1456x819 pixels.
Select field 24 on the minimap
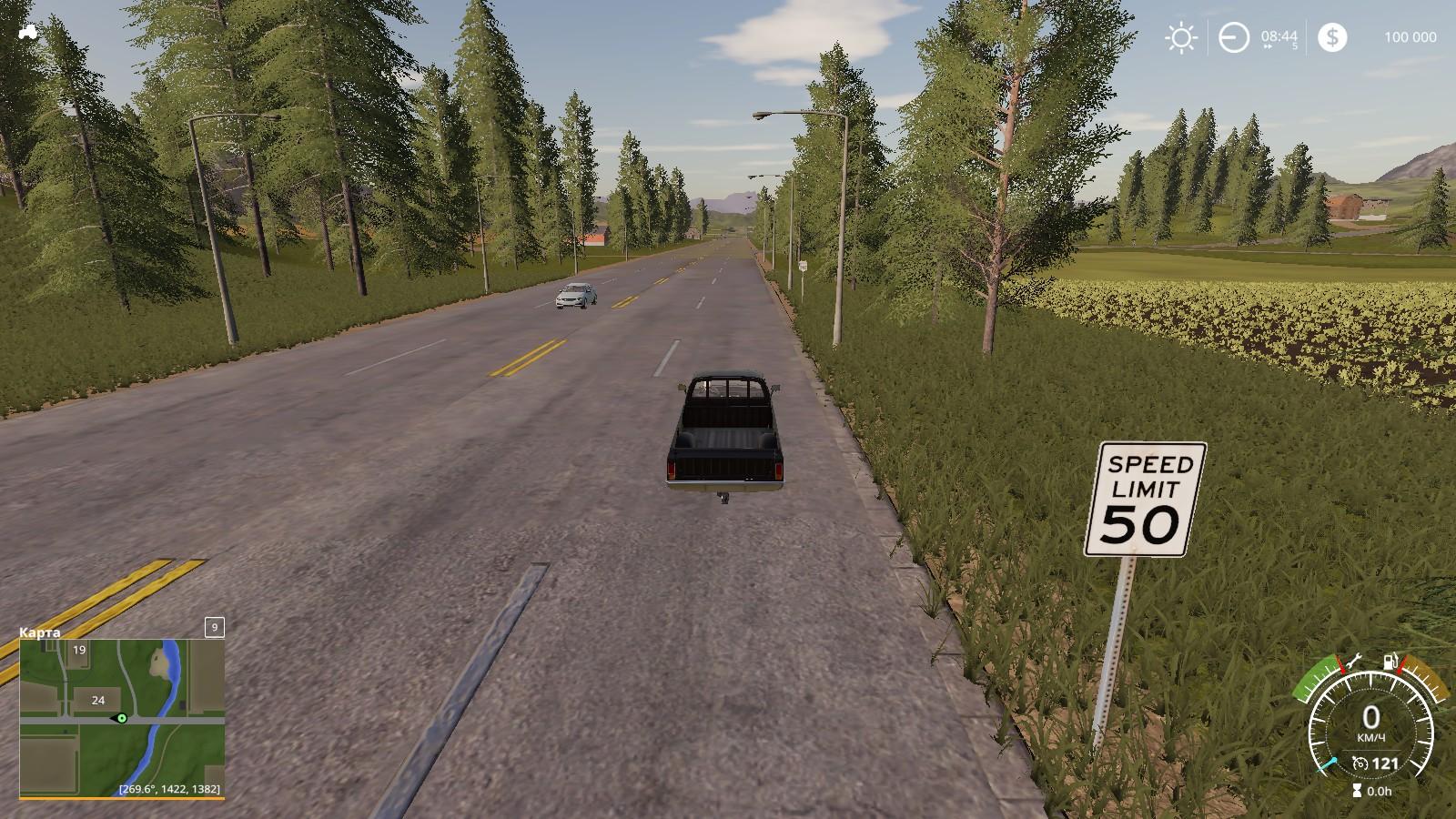click(x=98, y=700)
